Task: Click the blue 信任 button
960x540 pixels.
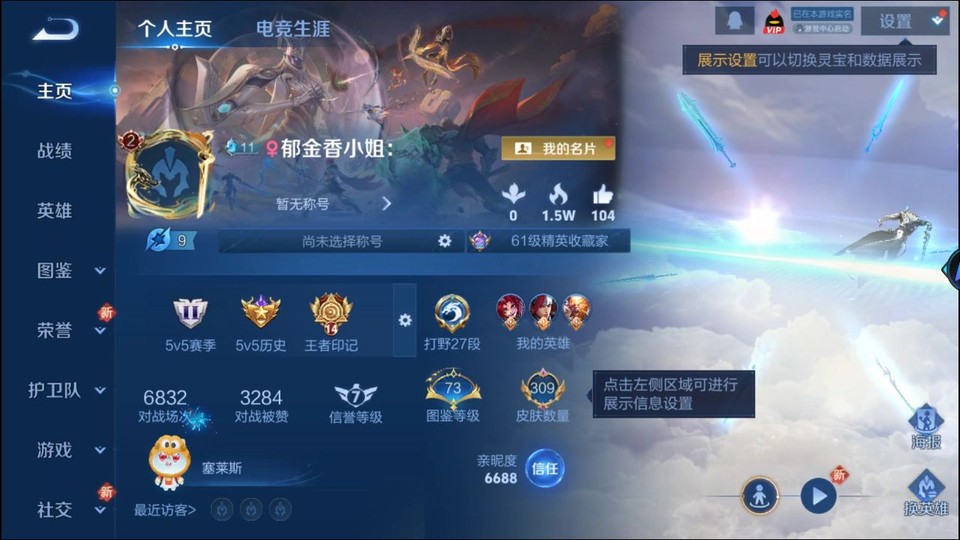Action: point(545,468)
